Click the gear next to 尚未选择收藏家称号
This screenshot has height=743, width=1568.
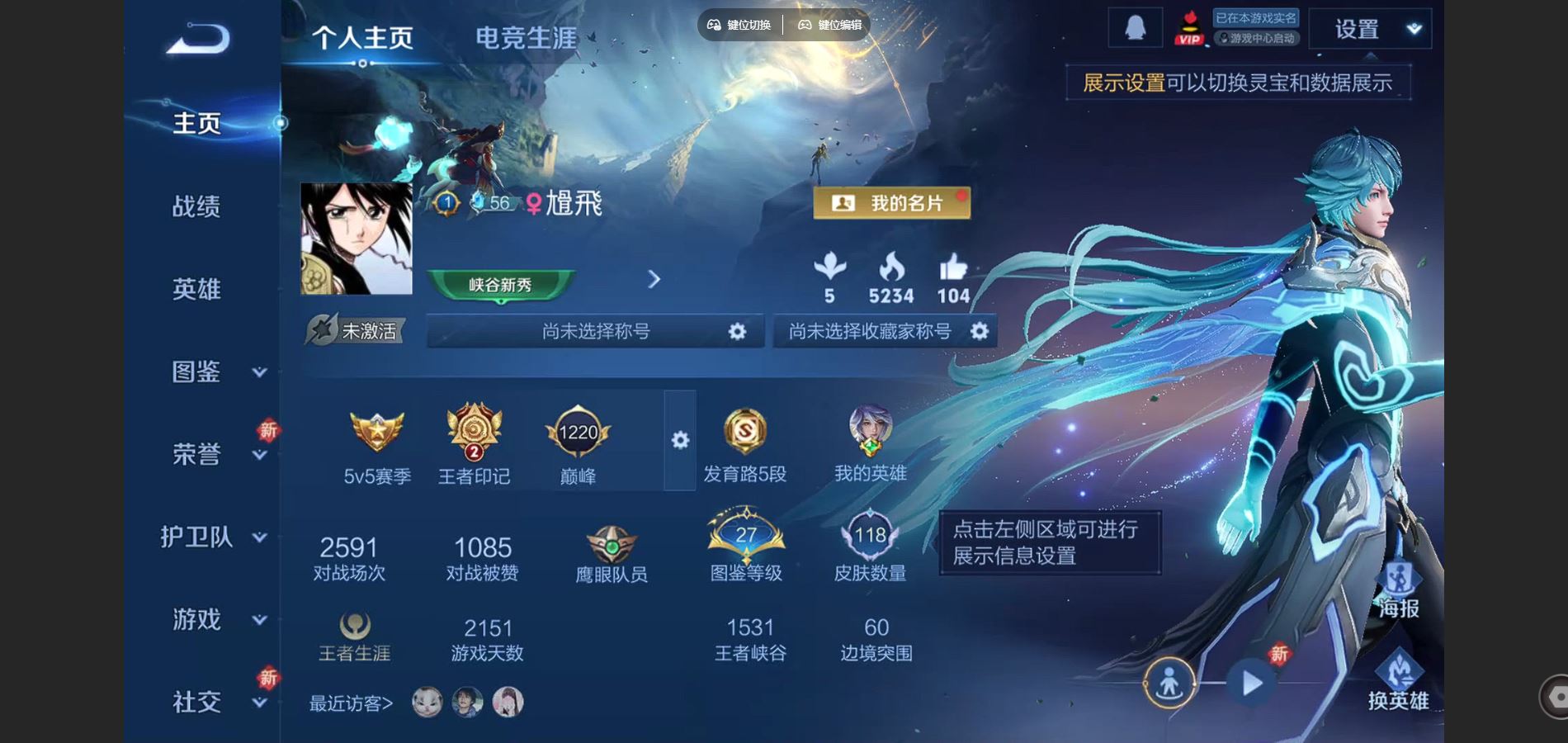[x=980, y=331]
